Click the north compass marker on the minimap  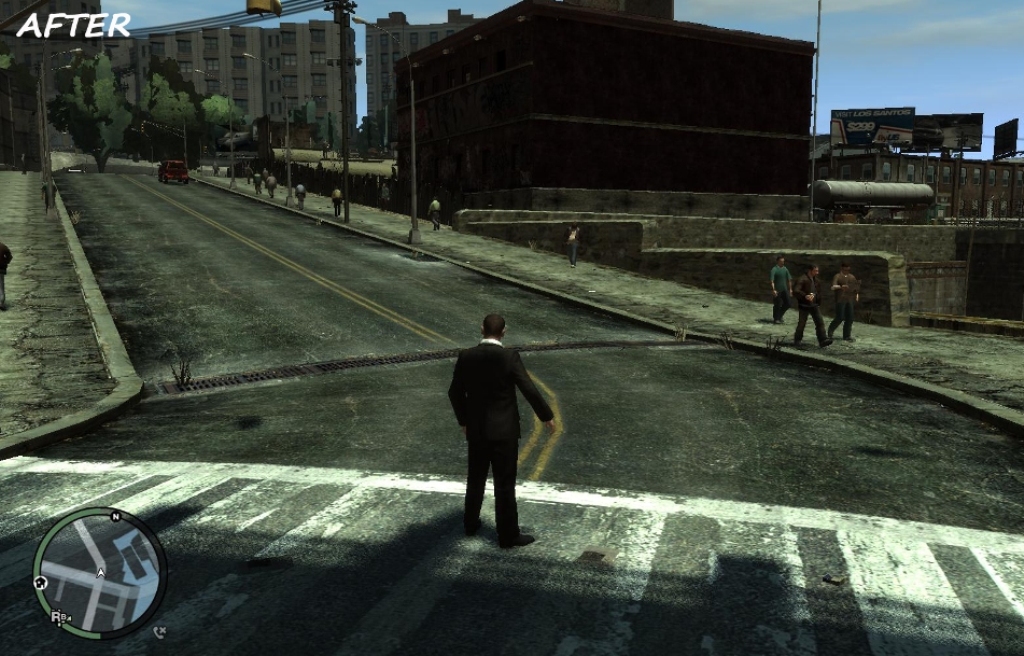(115, 517)
